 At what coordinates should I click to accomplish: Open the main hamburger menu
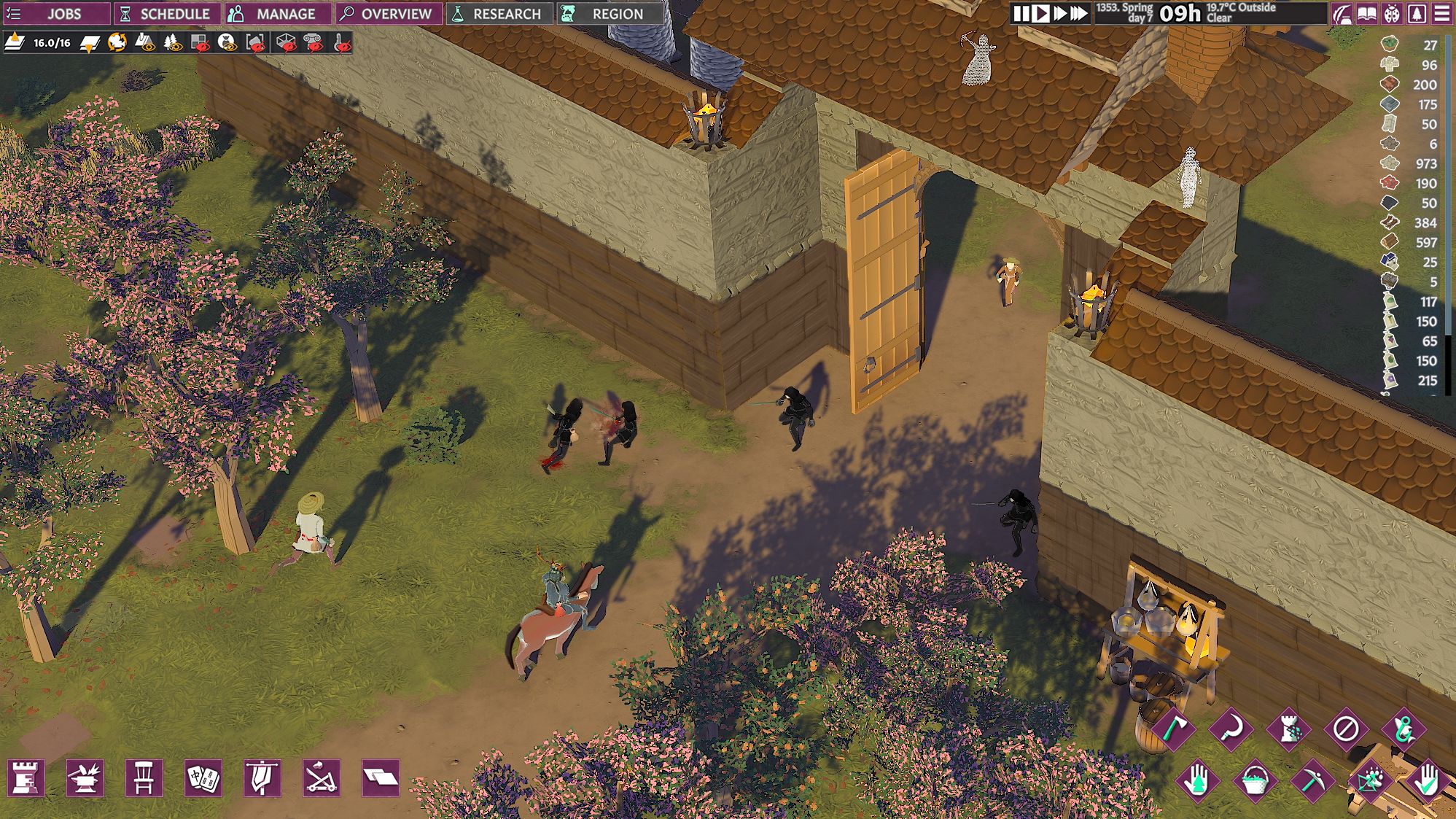pyautogui.click(x=1441, y=13)
